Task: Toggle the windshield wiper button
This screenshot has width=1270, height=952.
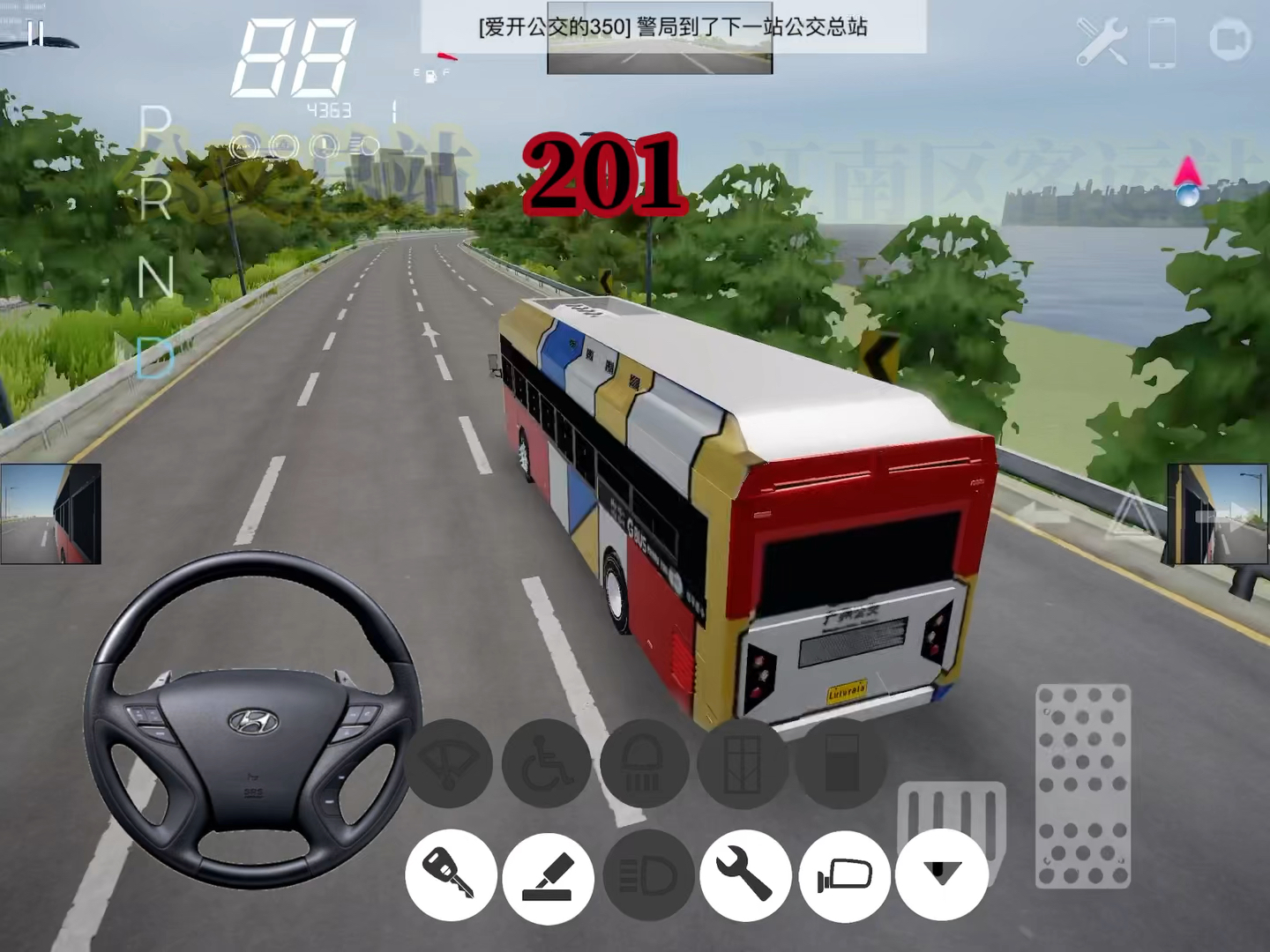Action: 449,763
